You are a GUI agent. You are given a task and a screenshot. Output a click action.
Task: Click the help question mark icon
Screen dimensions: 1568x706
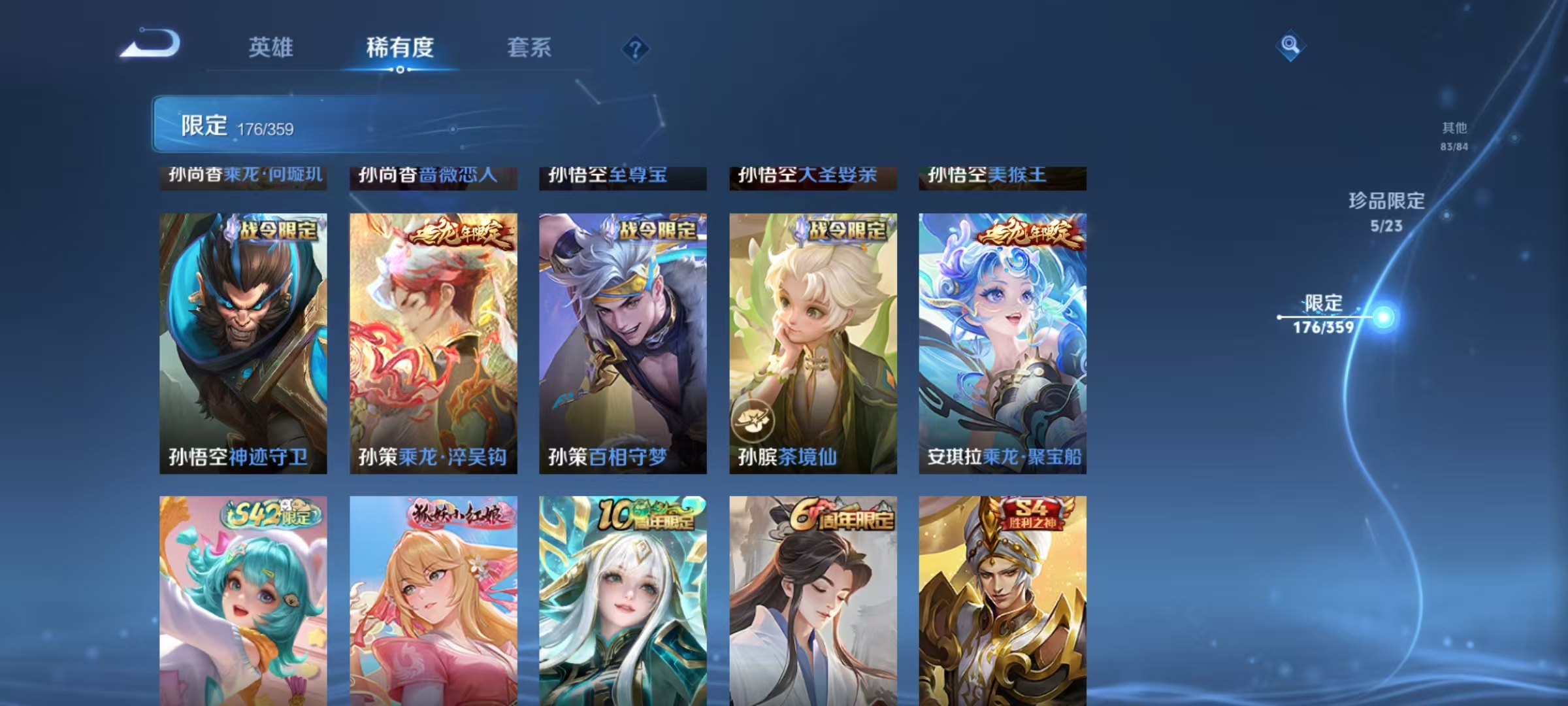(636, 48)
